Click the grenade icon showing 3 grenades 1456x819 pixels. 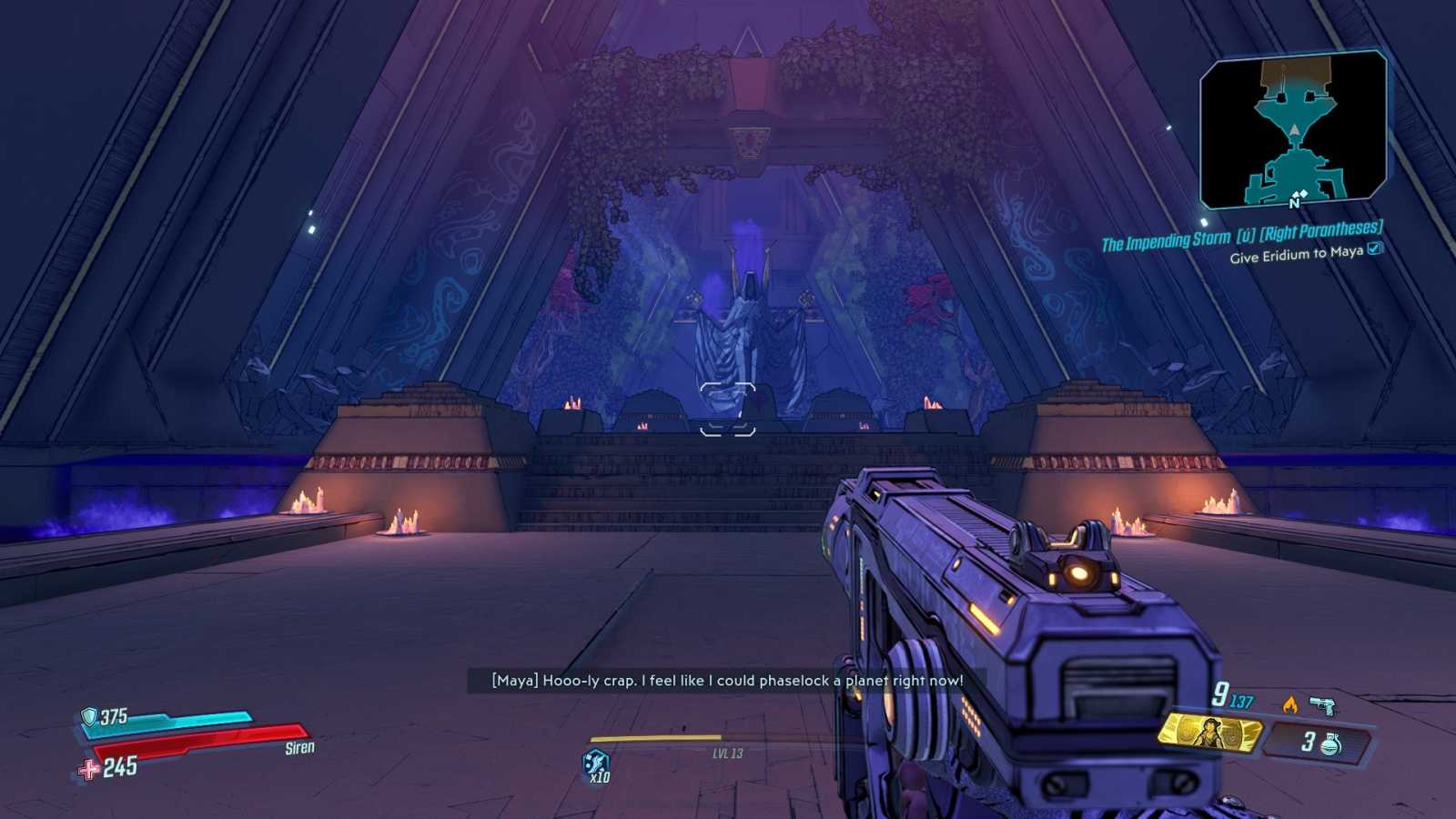point(1329,743)
